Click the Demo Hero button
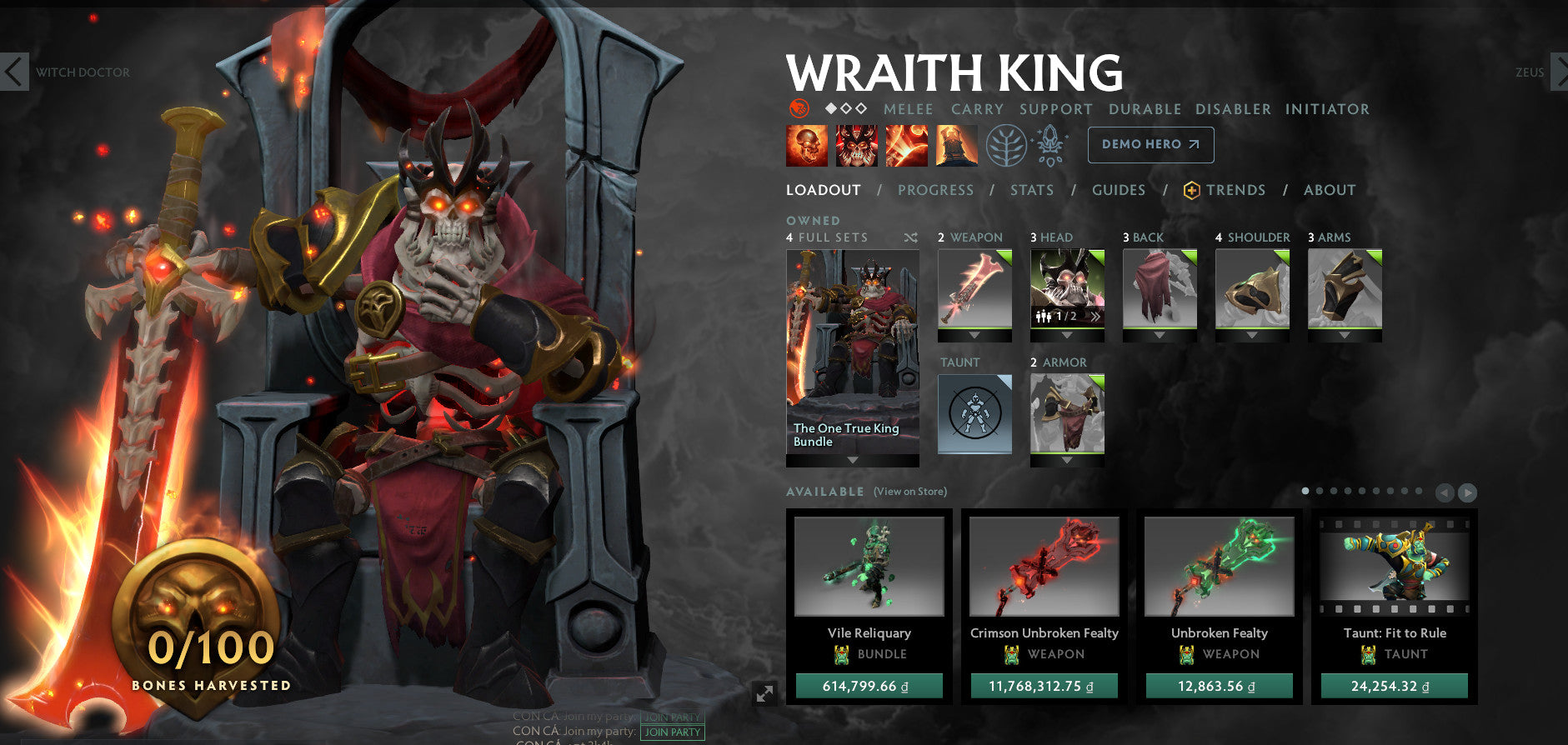The height and width of the screenshot is (745, 1568). point(1150,144)
